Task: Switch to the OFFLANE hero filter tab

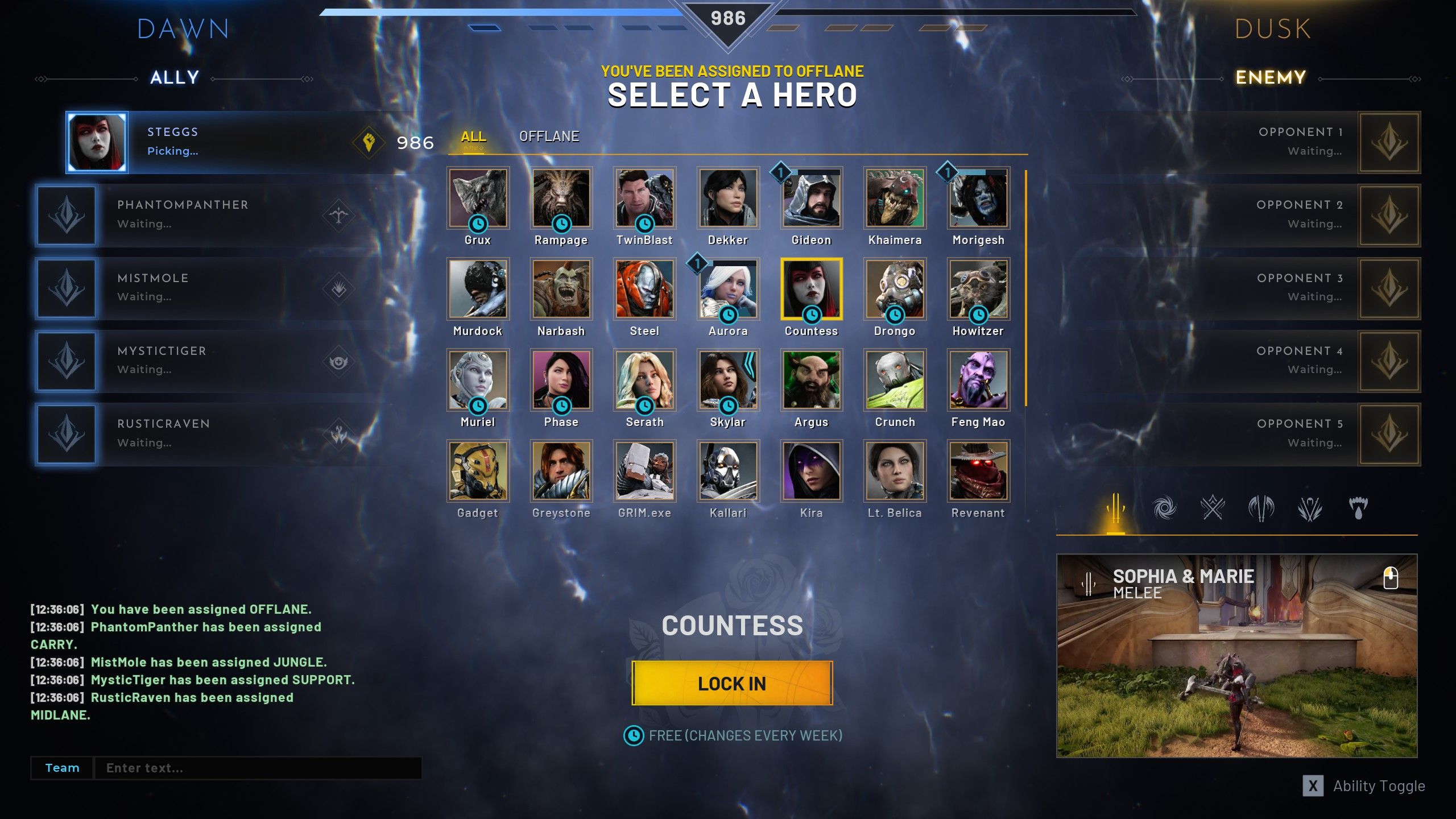Action: click(549, 136)
